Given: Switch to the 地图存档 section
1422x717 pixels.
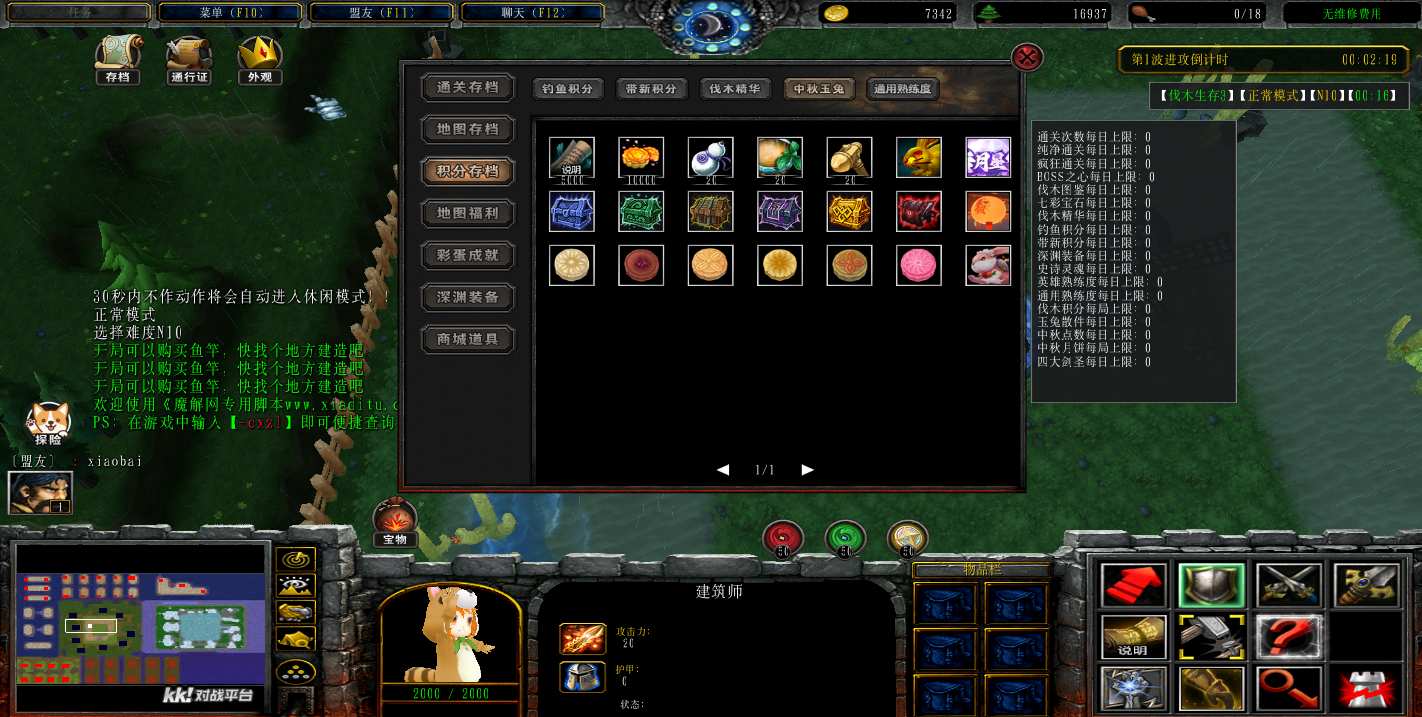Looking at the screenshot, I should point(467,129).
